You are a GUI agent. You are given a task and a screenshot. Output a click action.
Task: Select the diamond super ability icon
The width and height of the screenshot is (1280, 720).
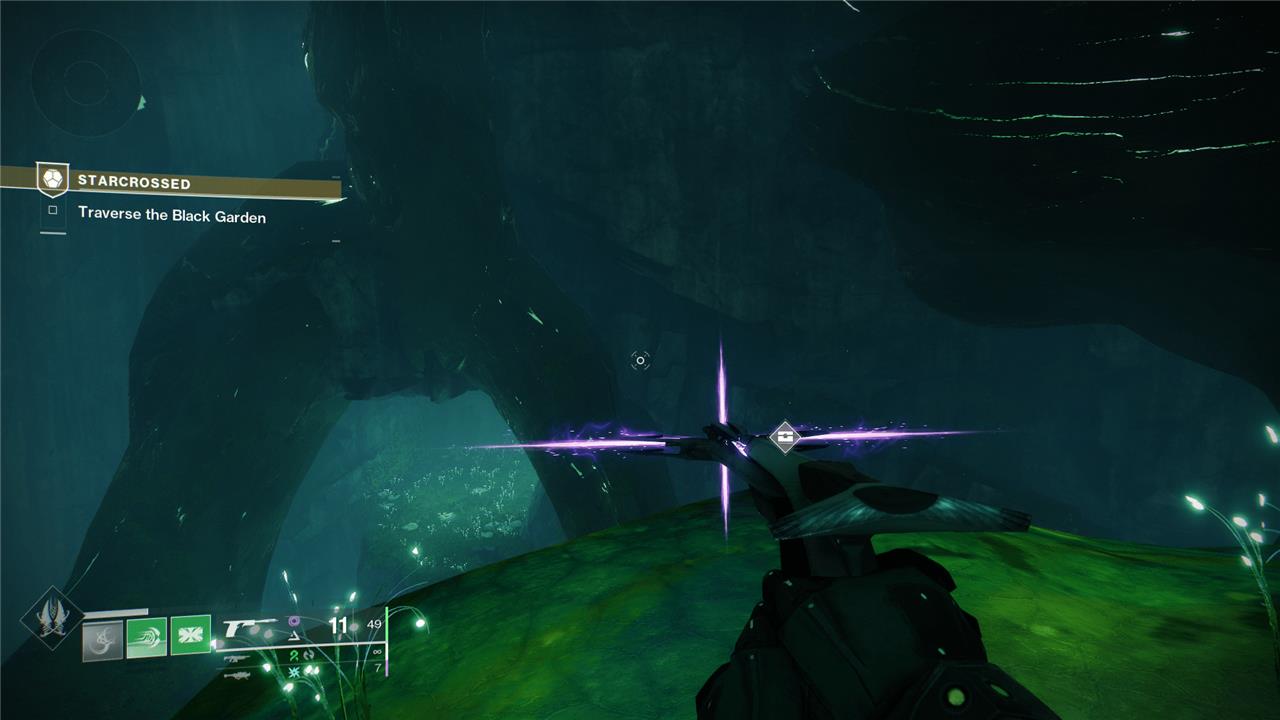click(x=52, y=617)
